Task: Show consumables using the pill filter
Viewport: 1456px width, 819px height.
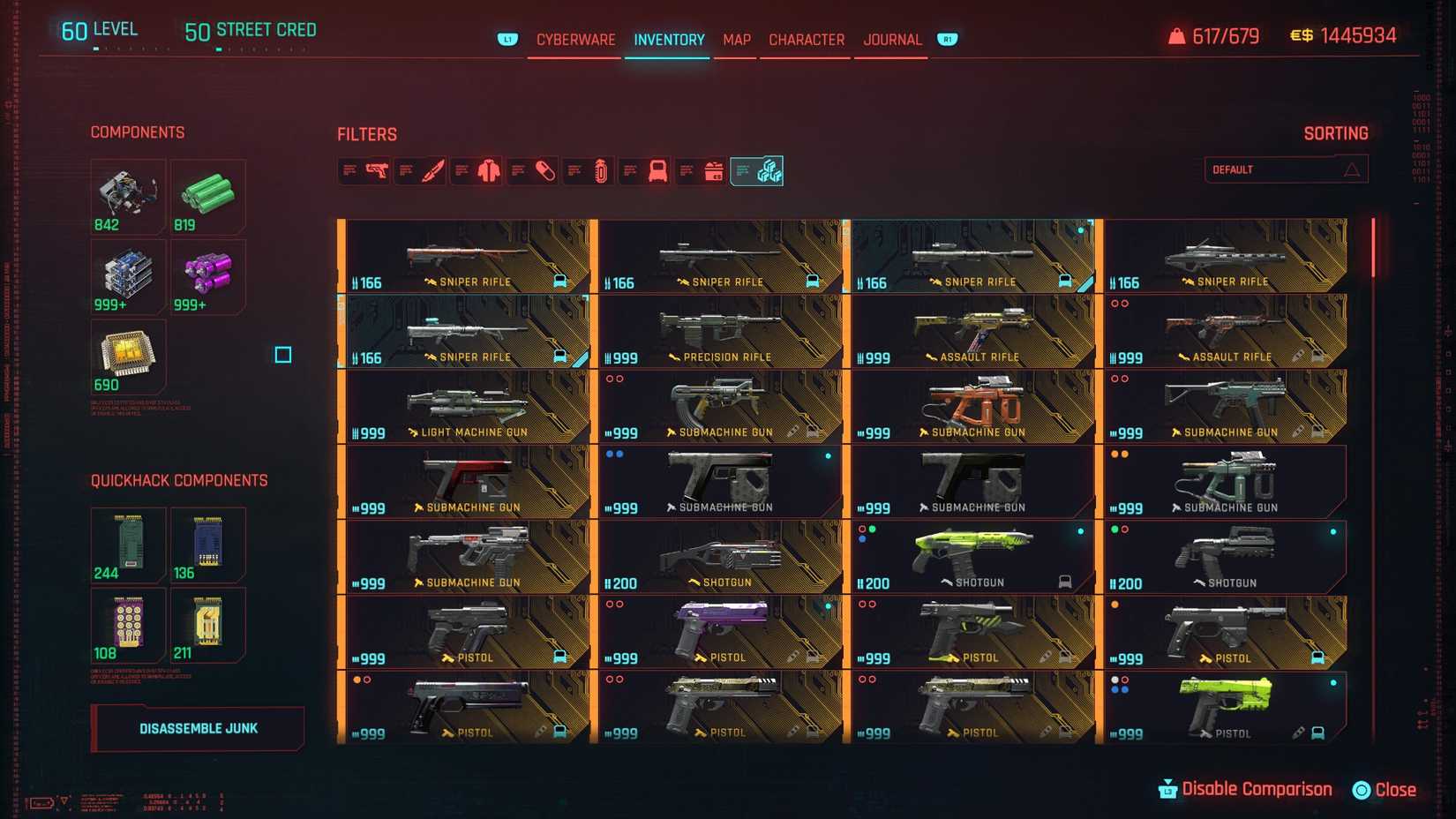Action: (x=545, y=170)
